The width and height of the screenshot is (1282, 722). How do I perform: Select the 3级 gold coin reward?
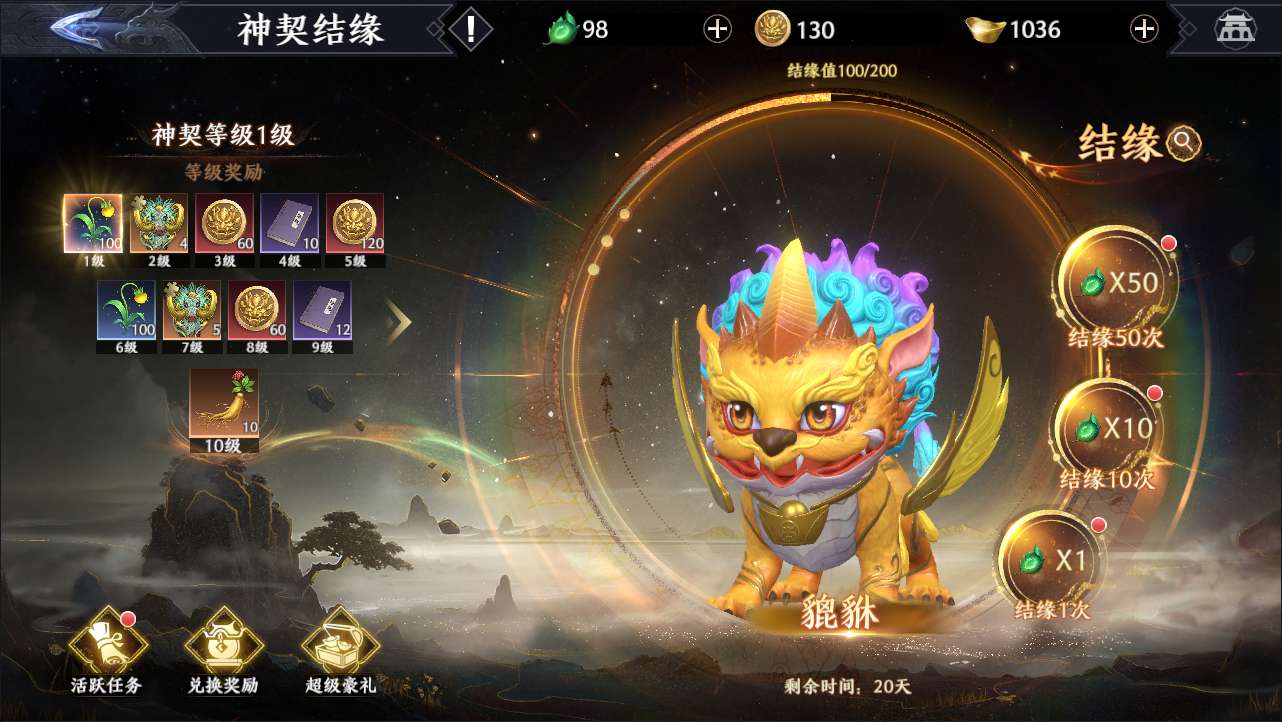point(225,223)
